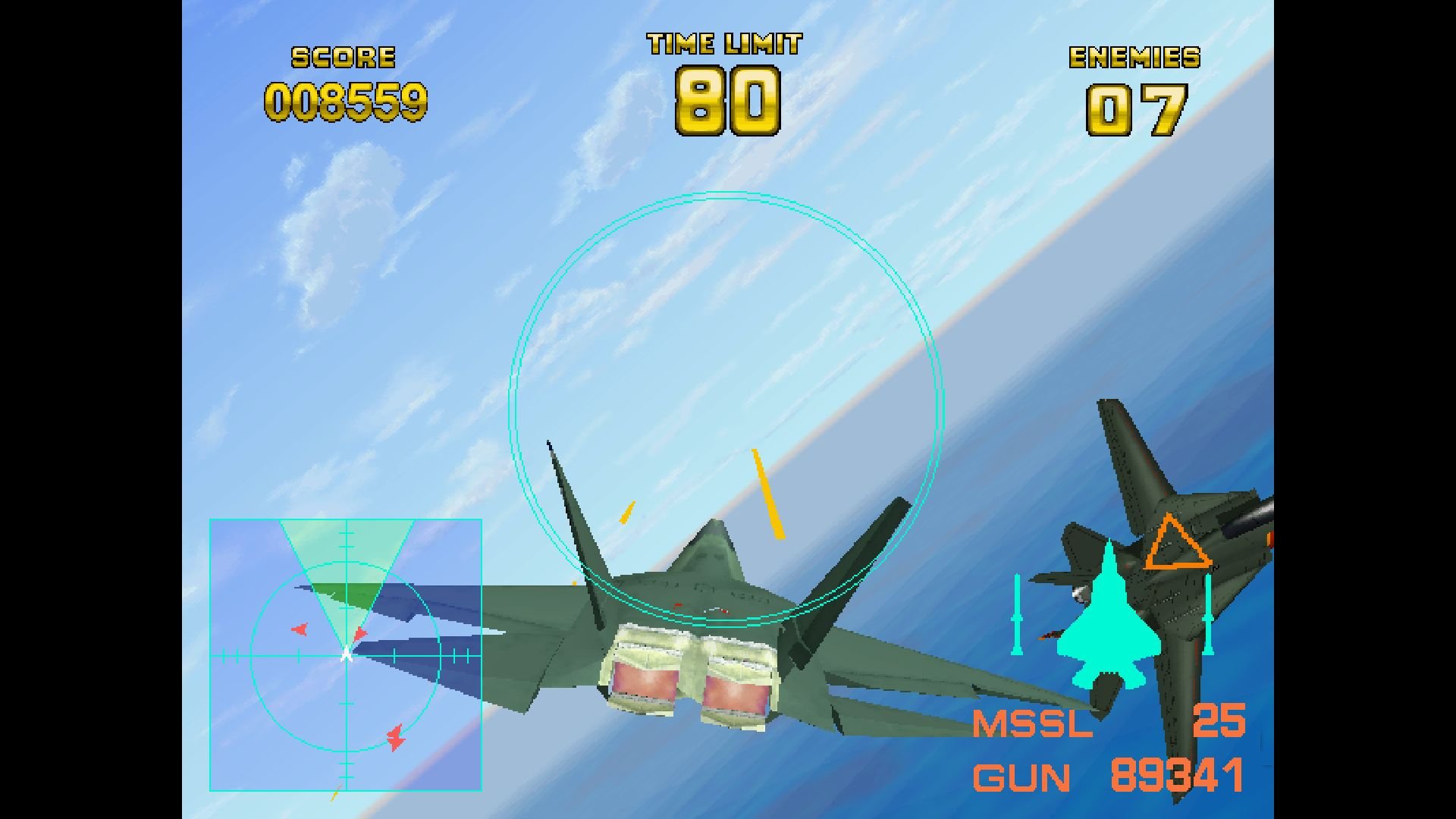The height and width of the screenshot is (819, 1456).
Task: Click the yellow projectile blip at radar bottom
Action: pyautogui.click(x=334, y=795)
